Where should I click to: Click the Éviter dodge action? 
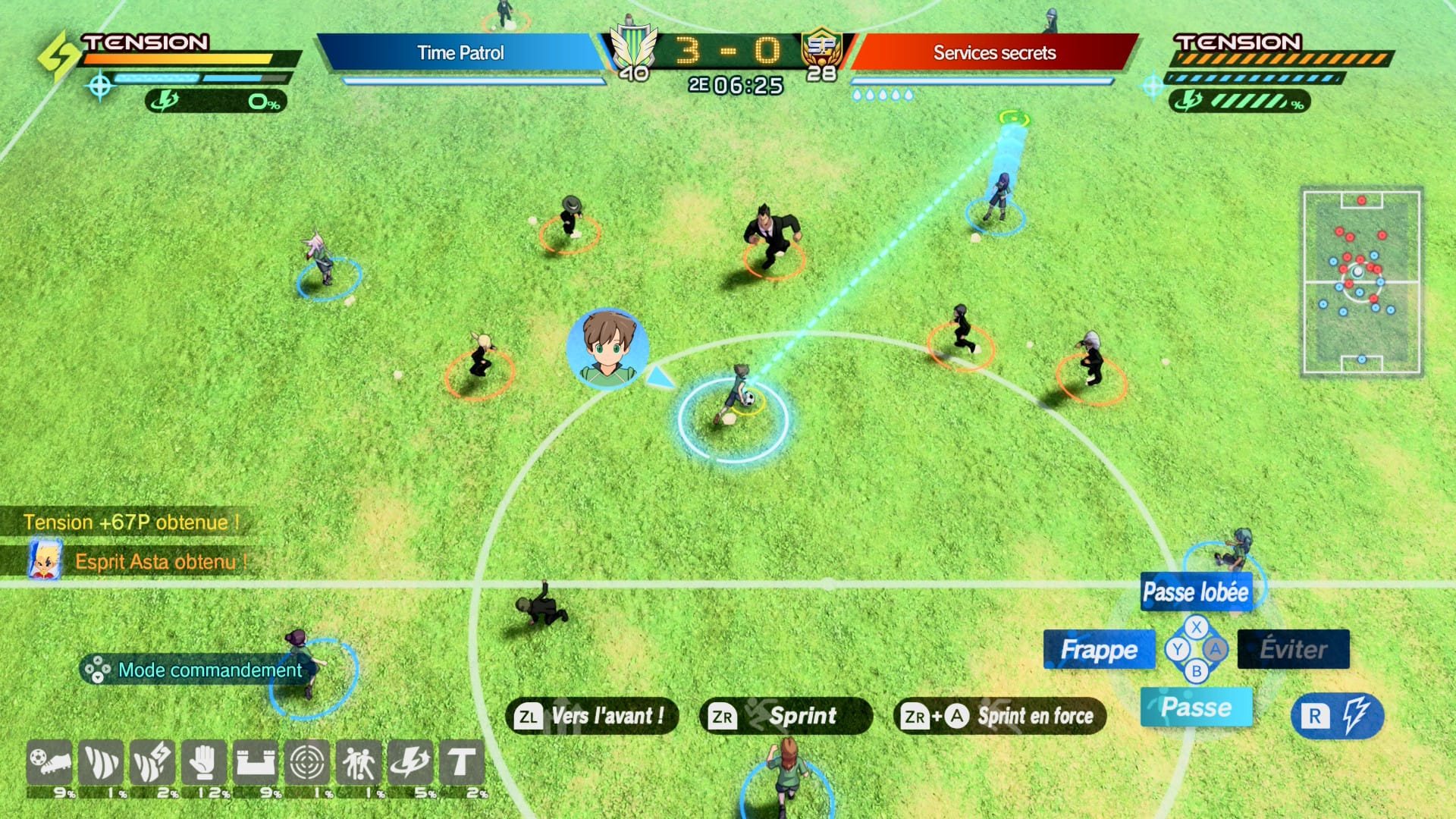1293,649
